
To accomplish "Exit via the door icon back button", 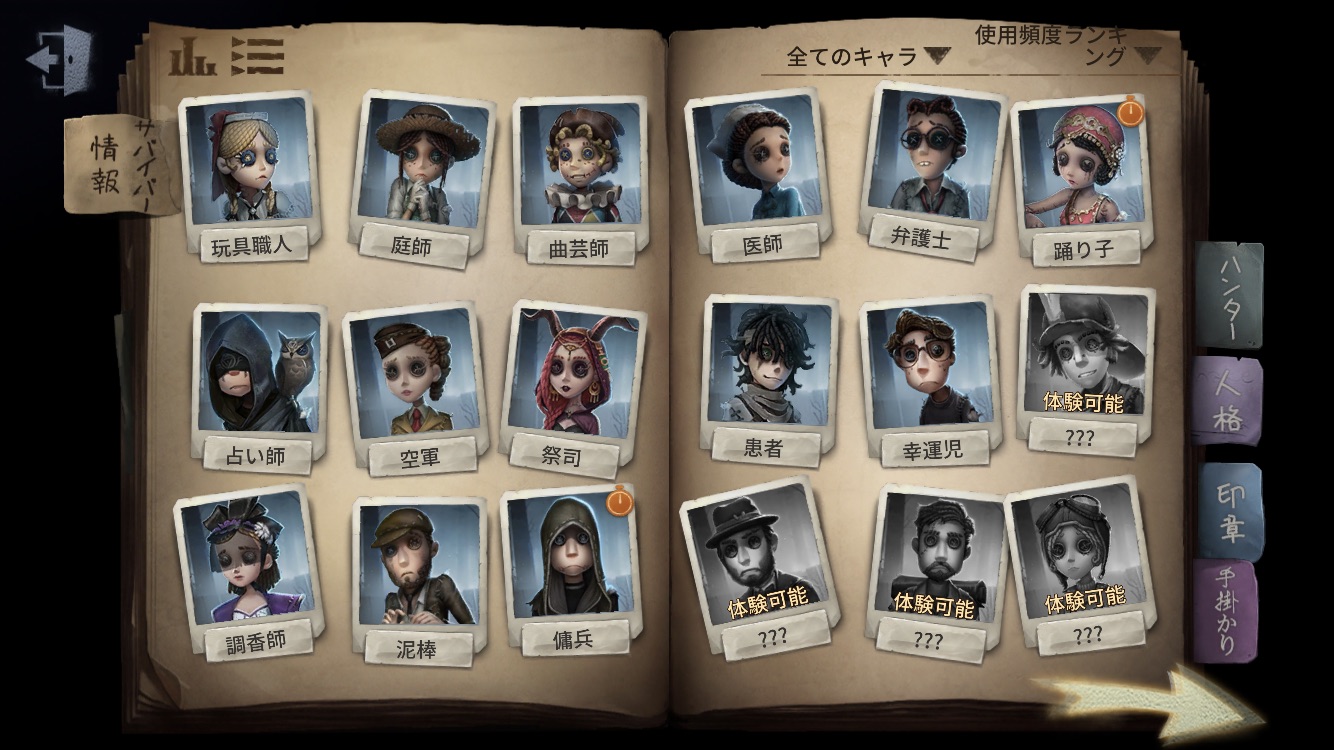I will 58,58.
